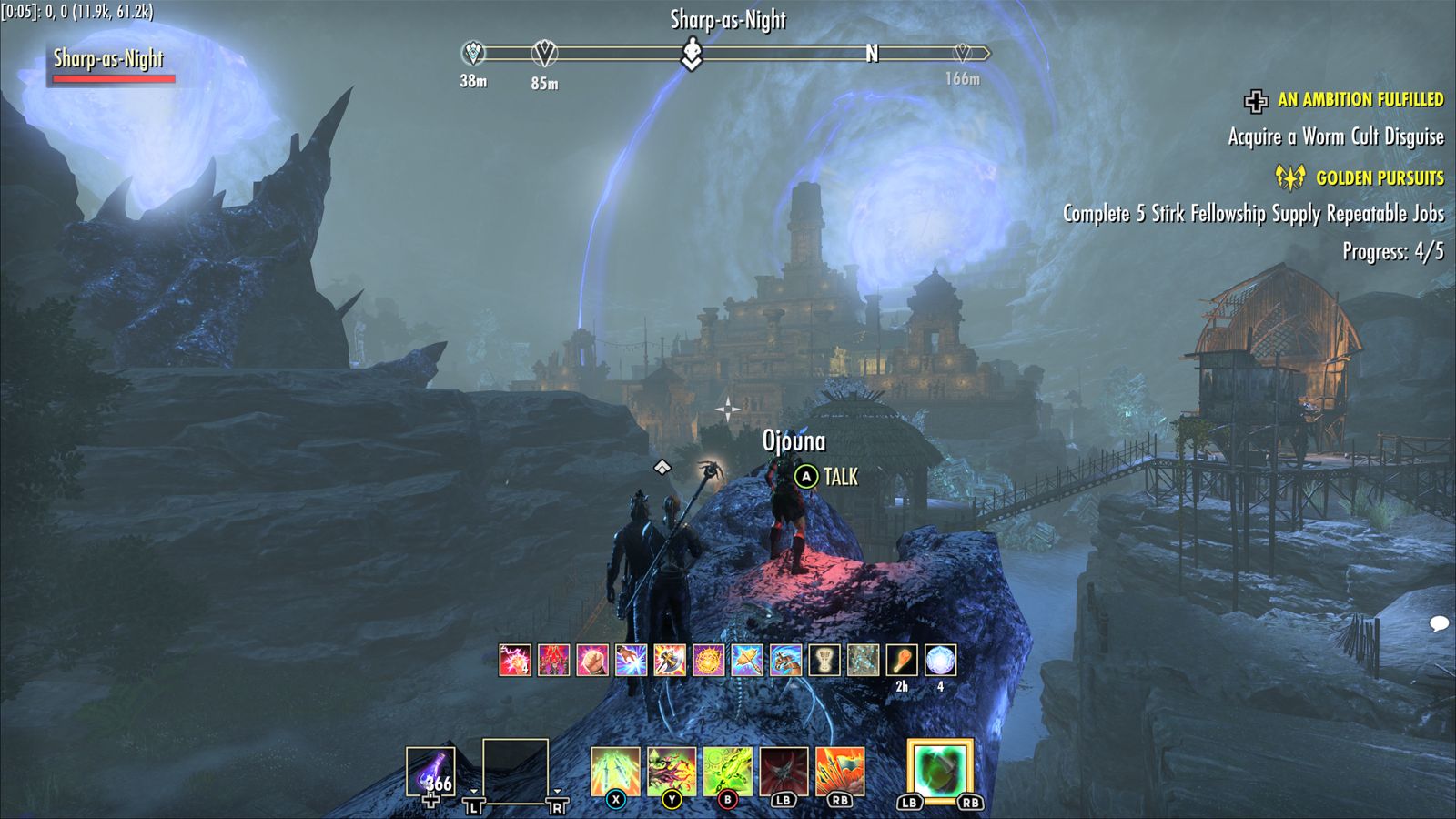Screen dimensions: 1456x819
Task: Inspect the glowing white orb buff
Action: [940, 661]
